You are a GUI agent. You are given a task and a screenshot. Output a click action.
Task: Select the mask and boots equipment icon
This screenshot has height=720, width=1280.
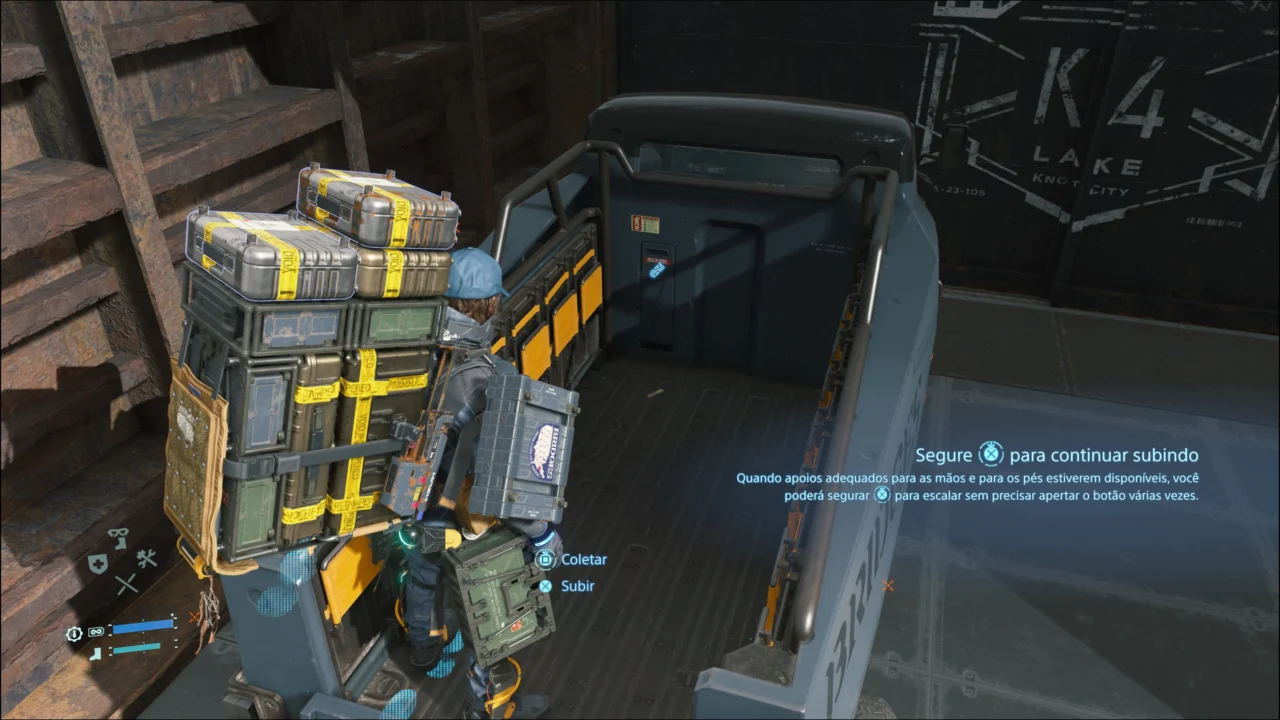(x=118, y=538)
